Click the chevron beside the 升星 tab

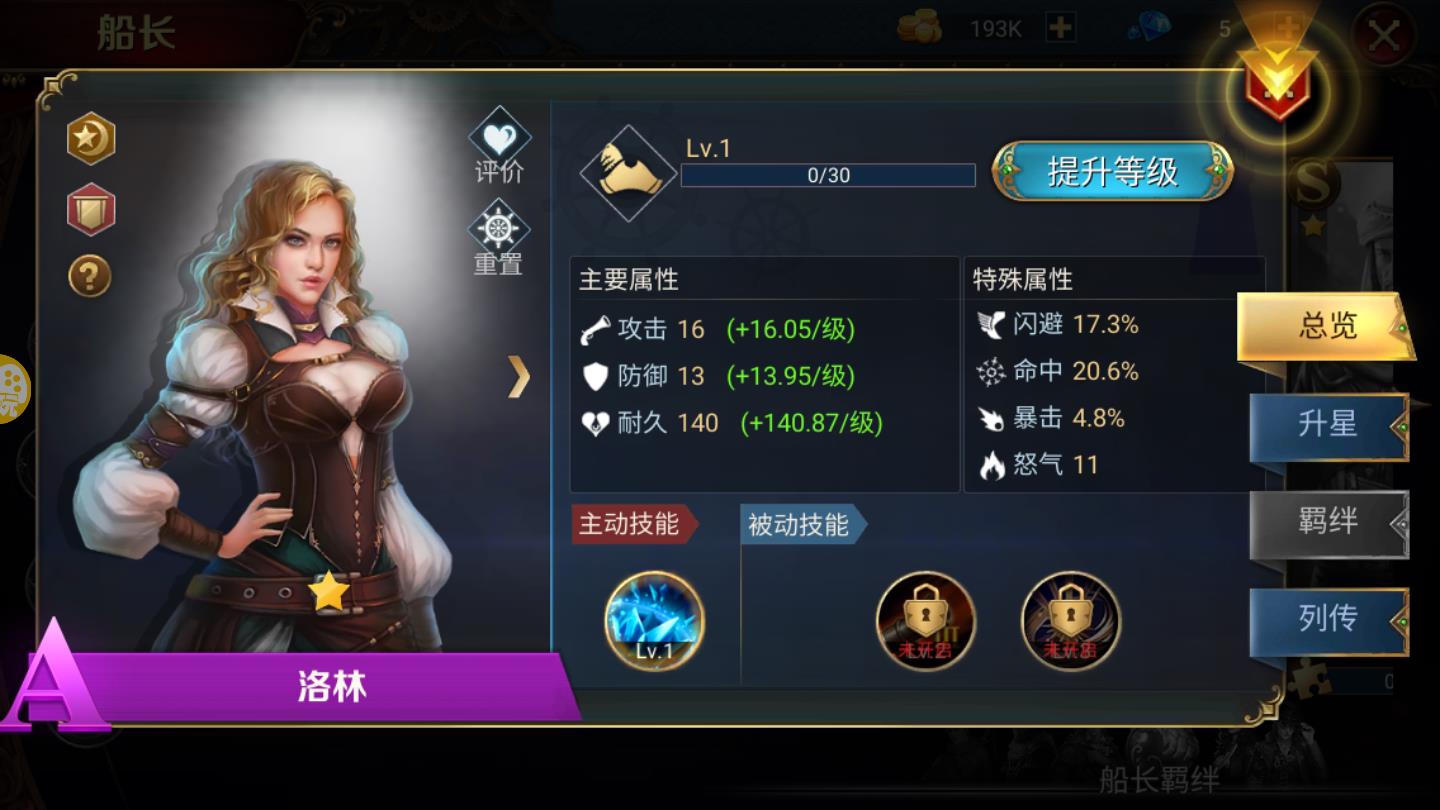[x=1399, y=426]
